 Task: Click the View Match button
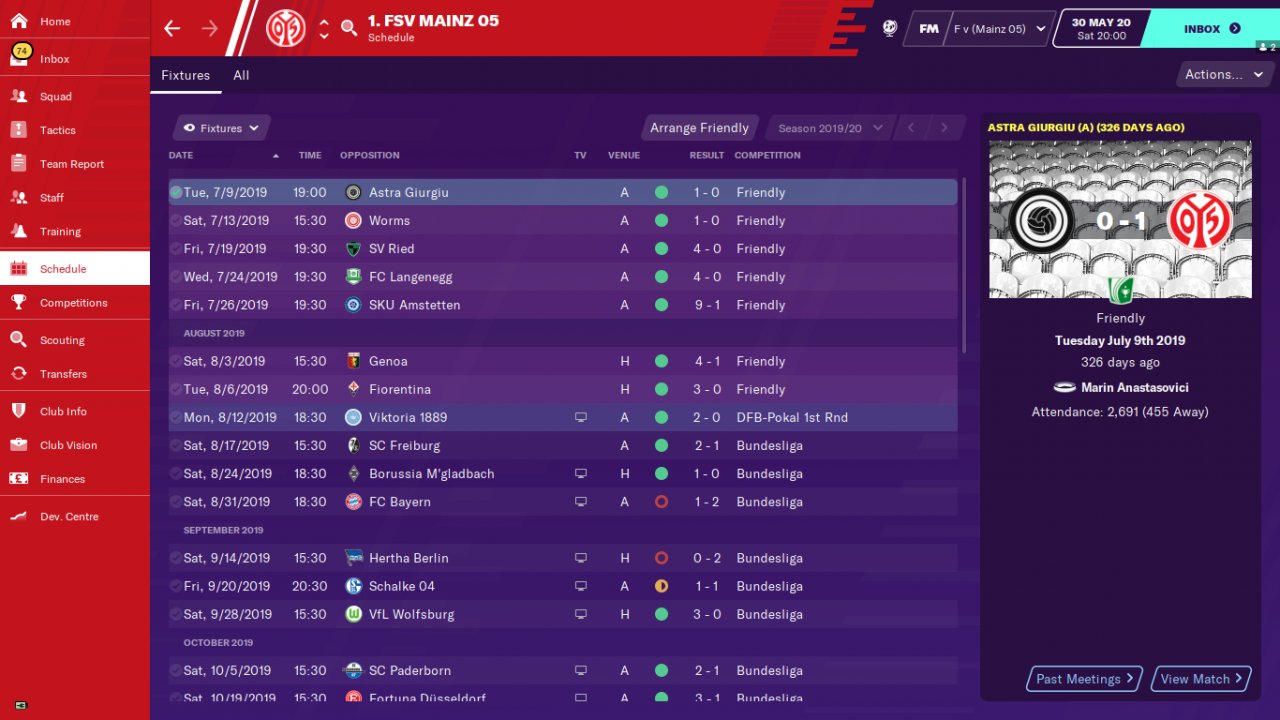[x=1201, y=679]
